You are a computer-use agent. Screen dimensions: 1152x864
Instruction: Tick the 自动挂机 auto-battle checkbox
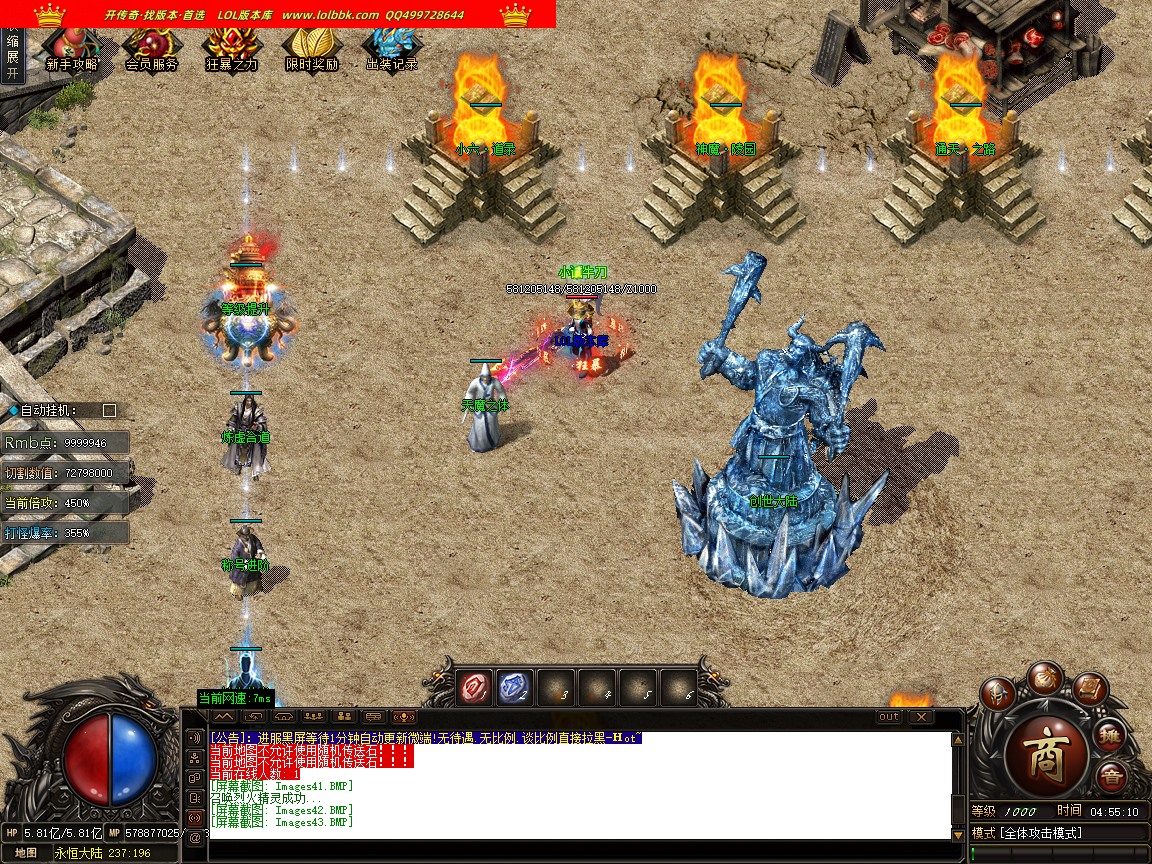click(x=110, y=410)
